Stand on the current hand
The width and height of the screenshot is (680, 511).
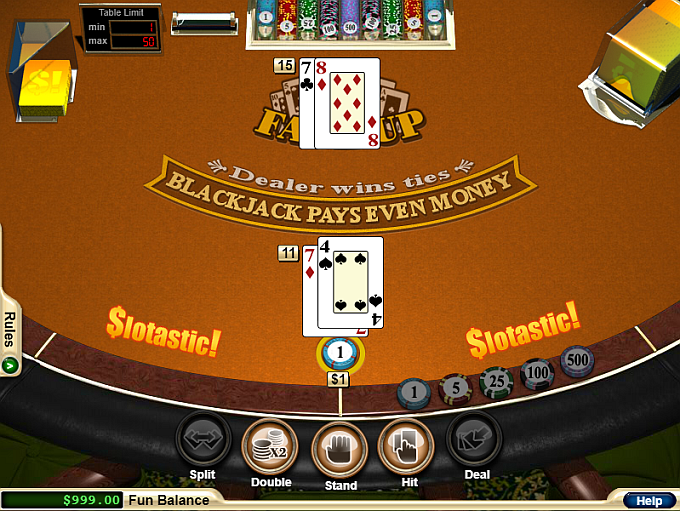click(x=340, y=444)
